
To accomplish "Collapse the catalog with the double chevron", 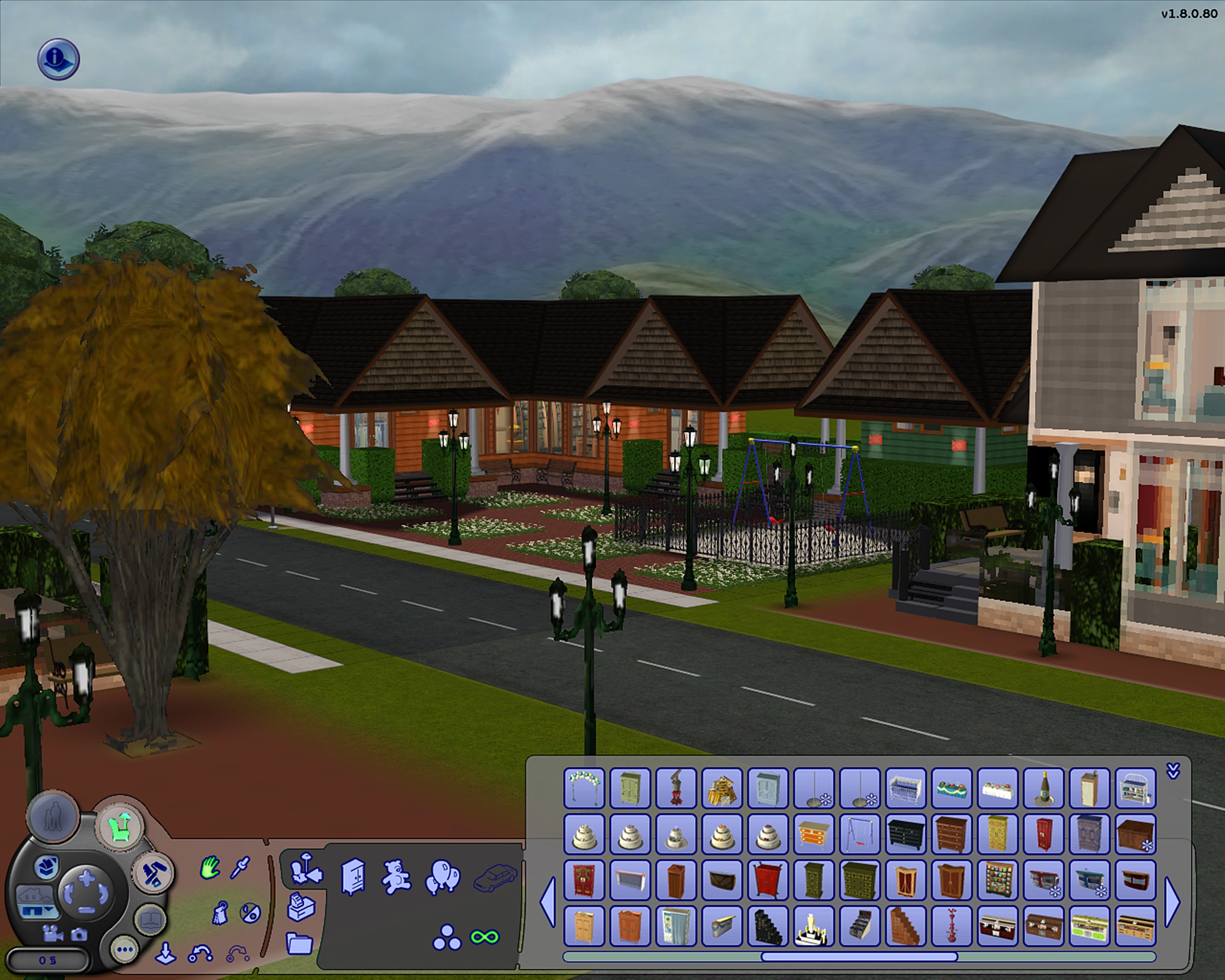I will [1173, 771].
